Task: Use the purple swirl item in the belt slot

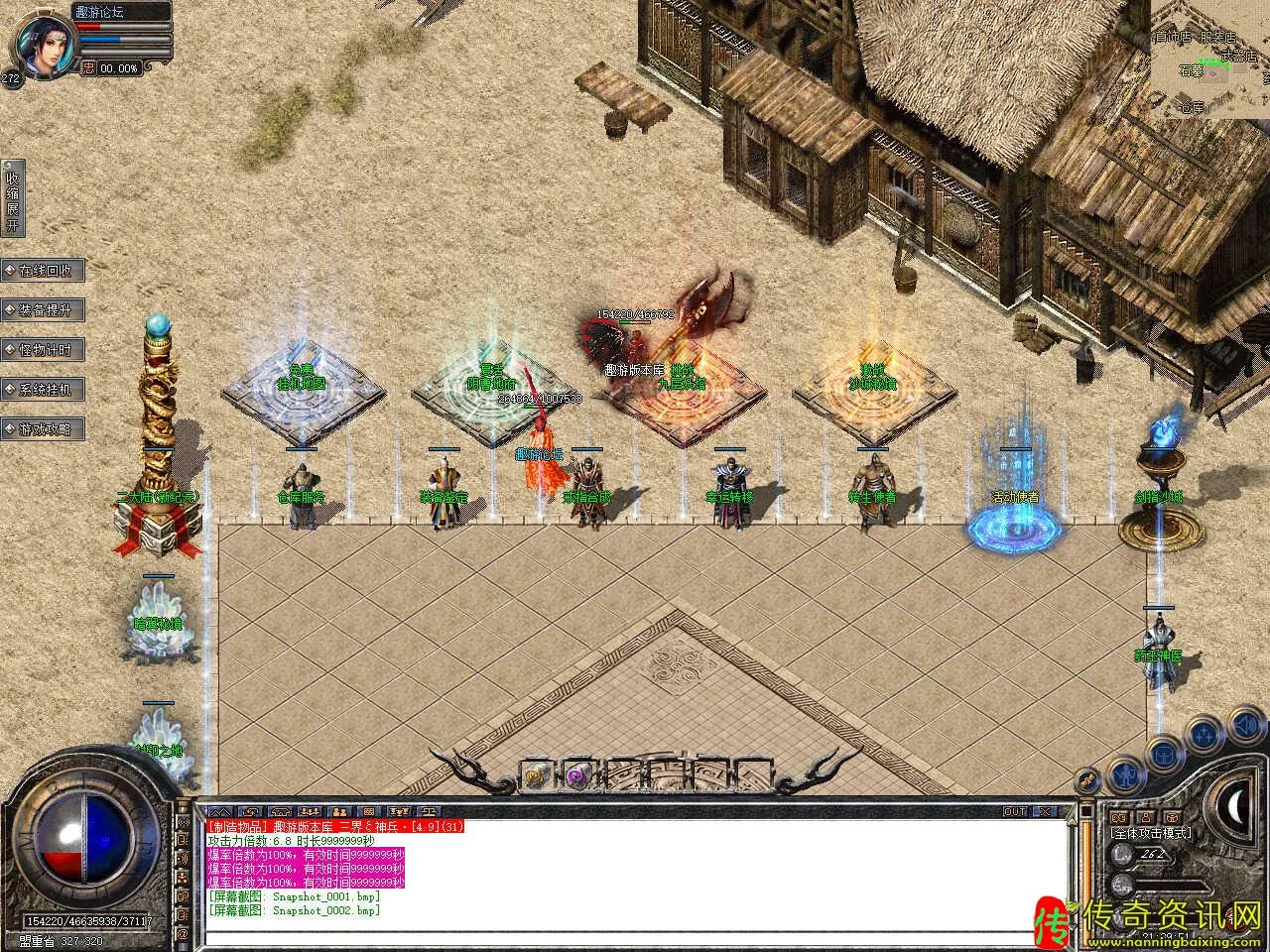Action: point(576,773)
